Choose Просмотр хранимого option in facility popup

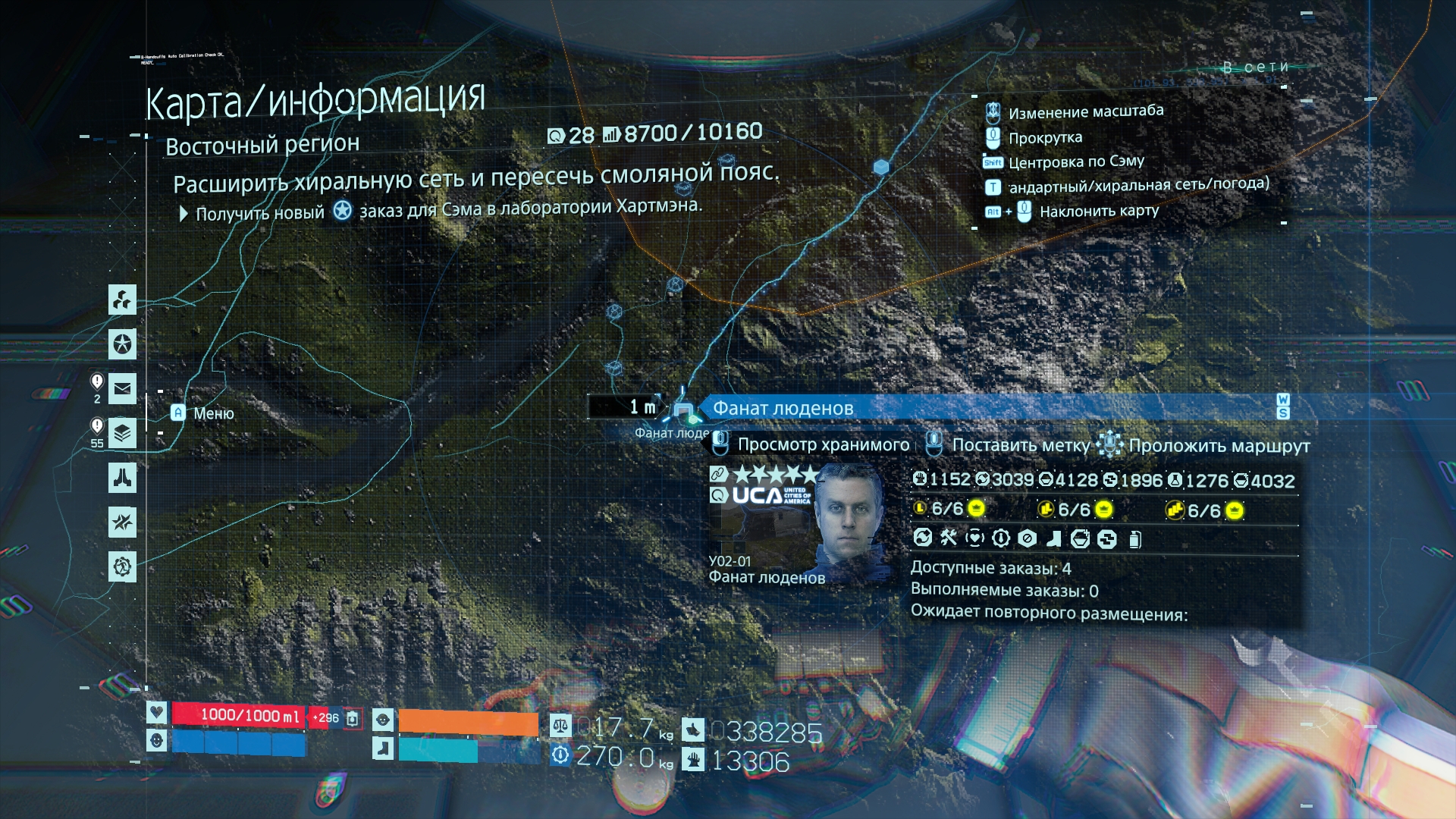click(823, 445)
